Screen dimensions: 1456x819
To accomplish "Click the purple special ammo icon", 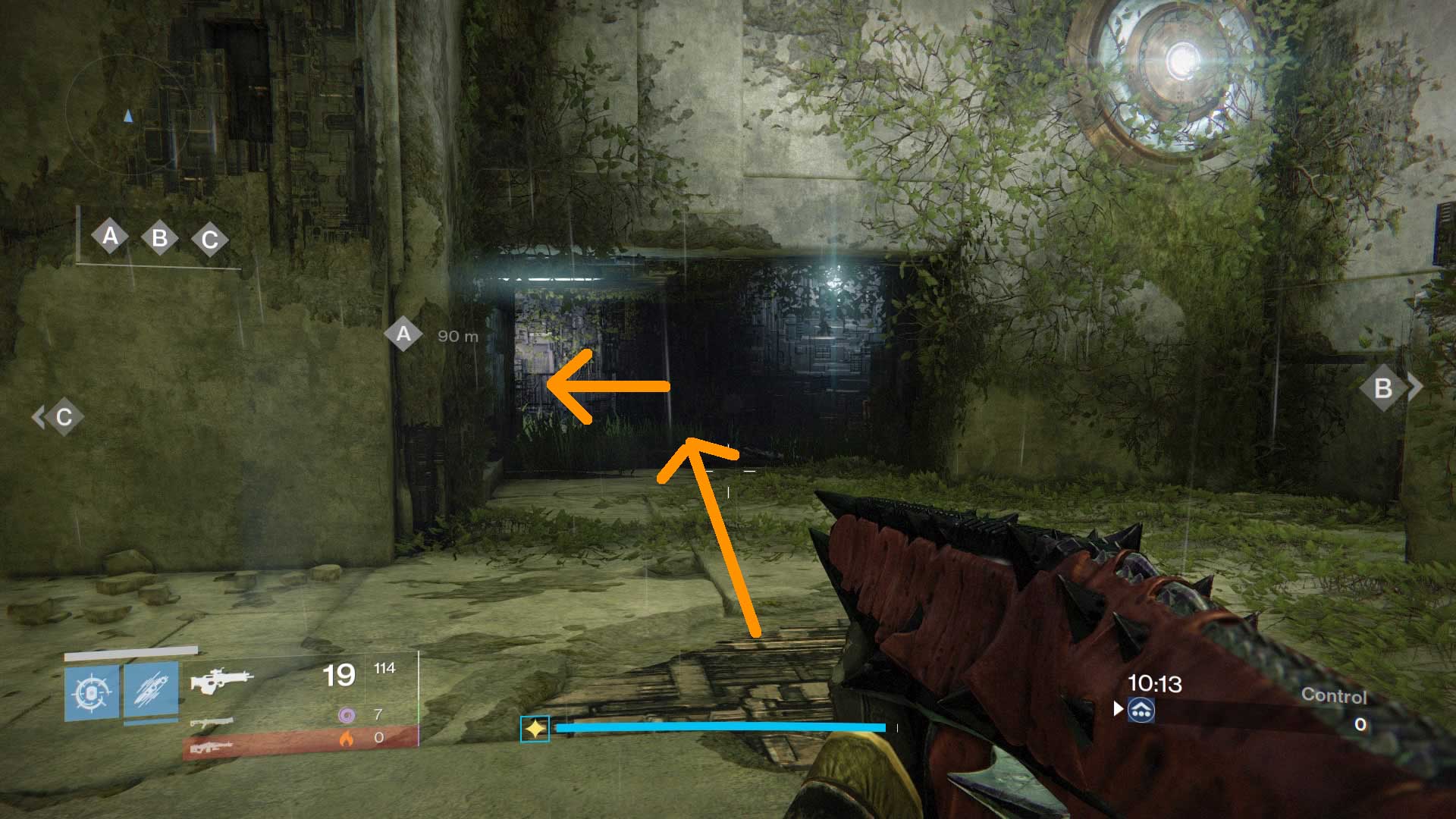I will [x=347, y=715].
